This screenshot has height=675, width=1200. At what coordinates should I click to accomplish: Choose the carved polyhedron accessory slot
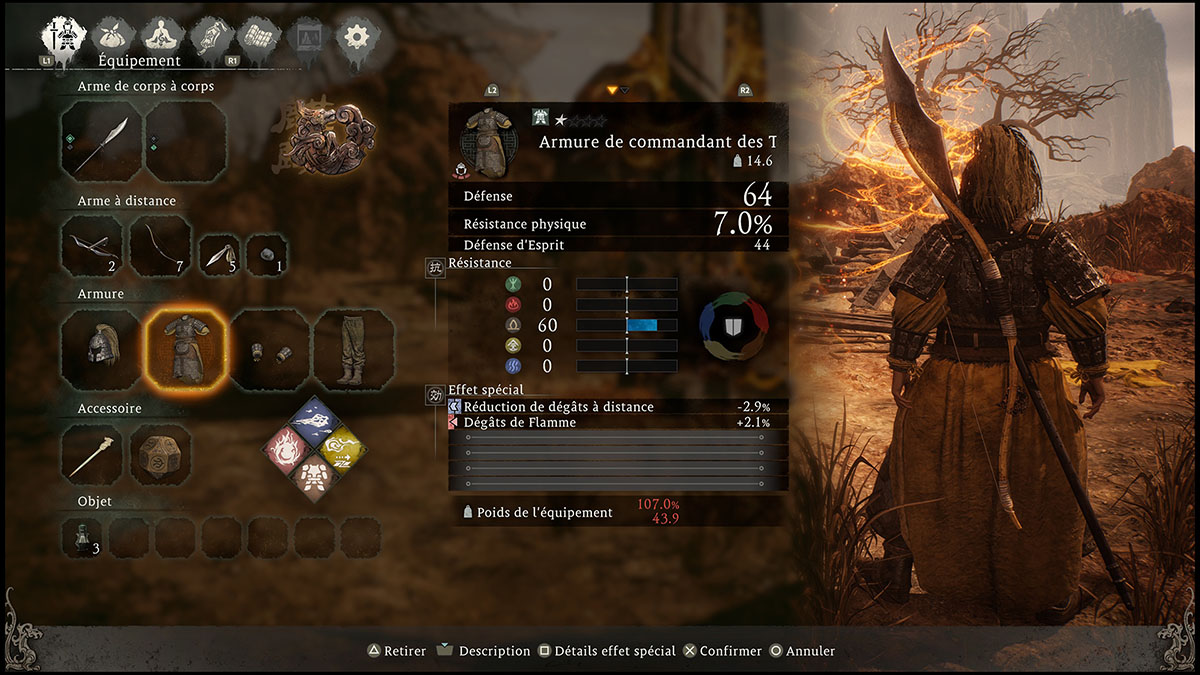160,455
